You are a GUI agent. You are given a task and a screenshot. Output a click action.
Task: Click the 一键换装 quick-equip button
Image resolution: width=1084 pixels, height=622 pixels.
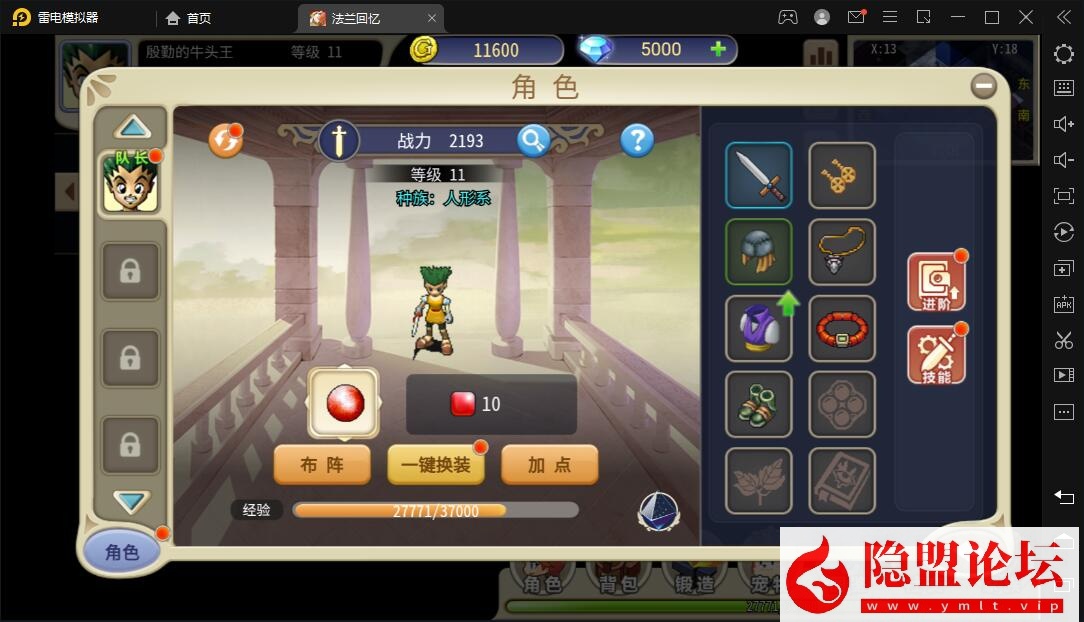tap(435, 465)
